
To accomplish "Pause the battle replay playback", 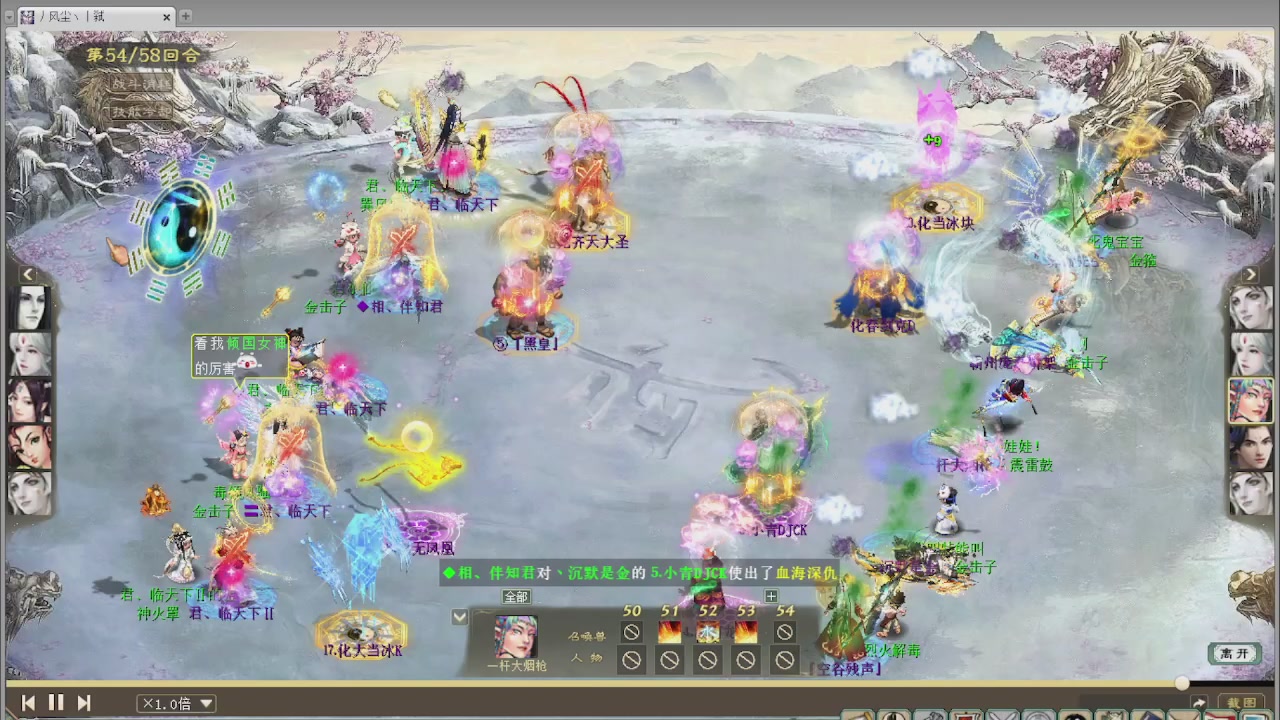I will point(57,703).
